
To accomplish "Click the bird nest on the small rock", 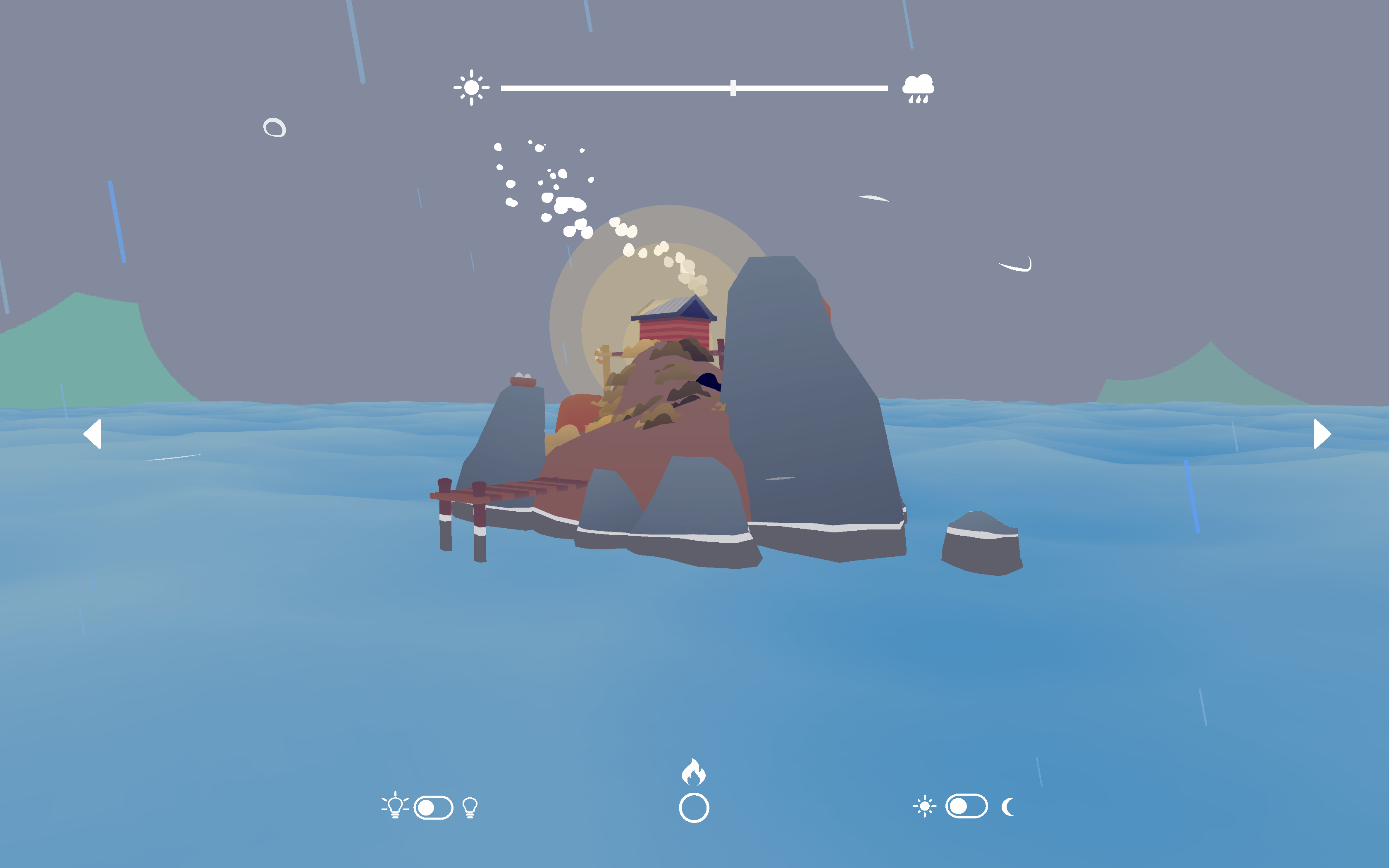I will coord(523,379).
